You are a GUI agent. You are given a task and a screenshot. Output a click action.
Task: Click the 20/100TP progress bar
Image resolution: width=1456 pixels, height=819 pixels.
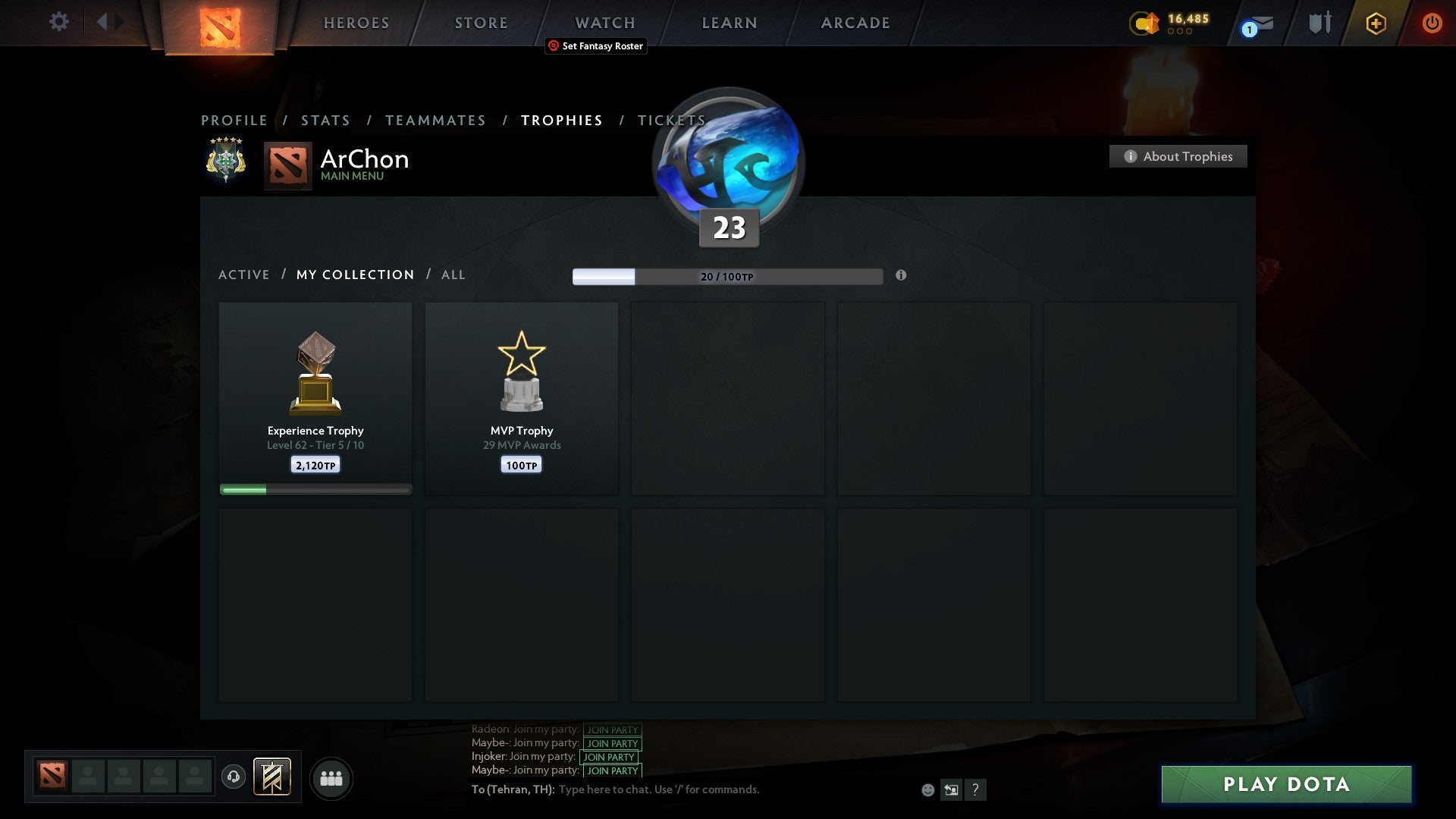pyautogui.click(x=726, y=276)
